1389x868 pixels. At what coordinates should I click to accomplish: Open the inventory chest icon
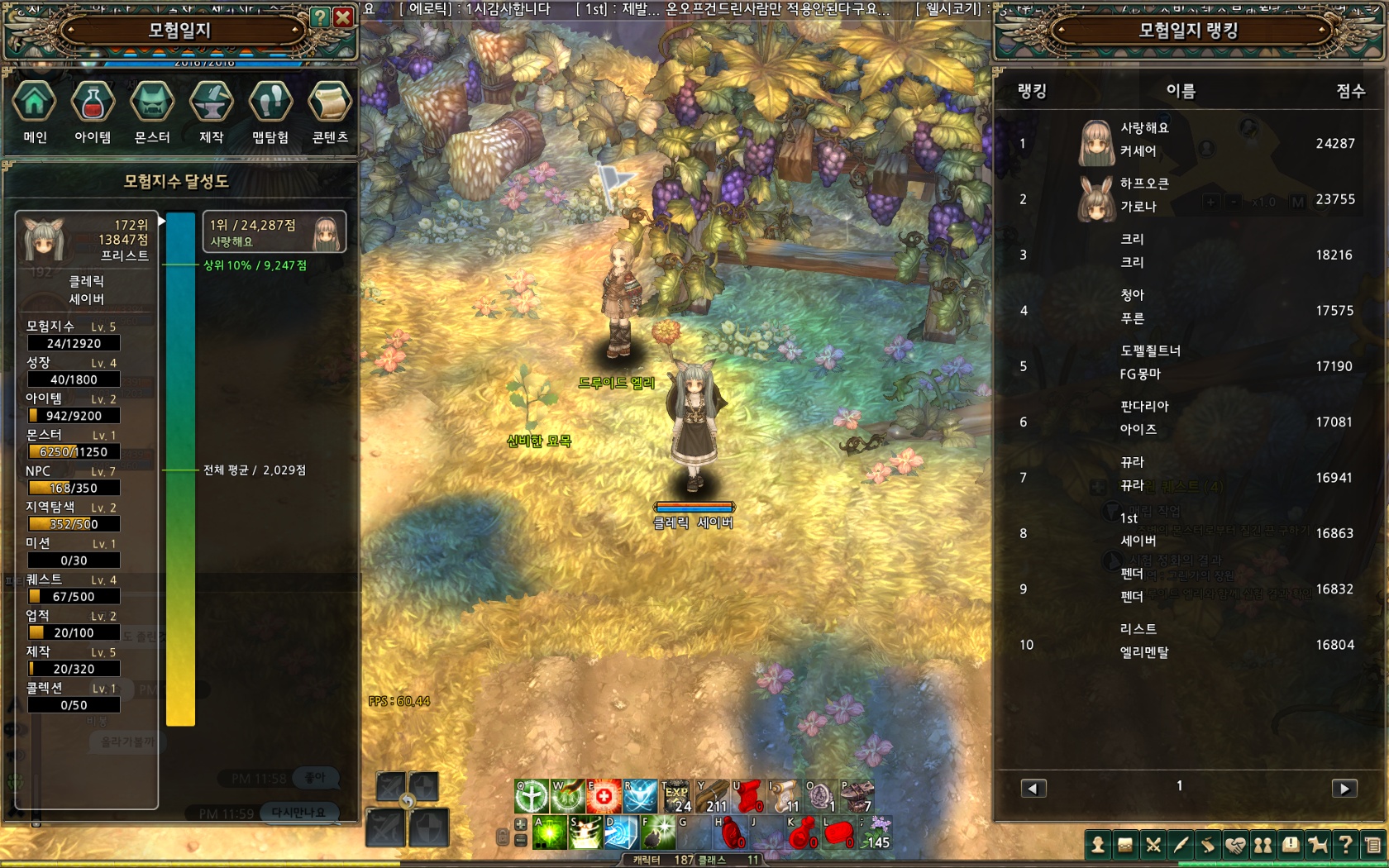1126,846
